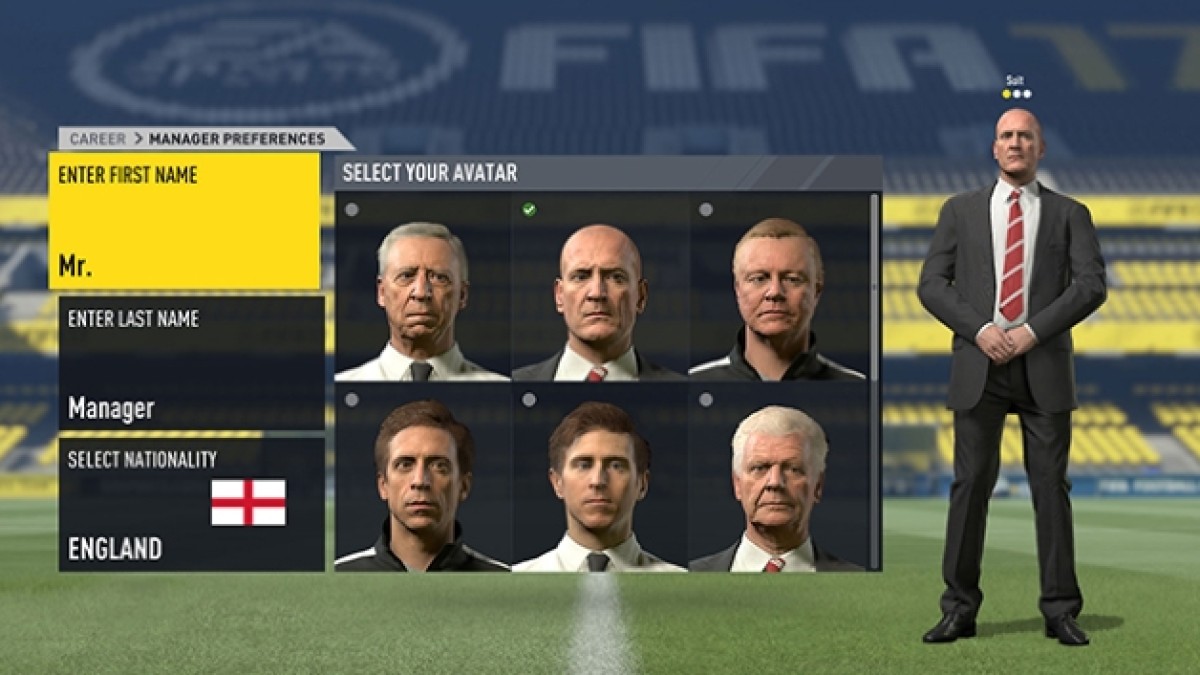Select the brown-haired avatar in black tracksuit

pos(423,478)
